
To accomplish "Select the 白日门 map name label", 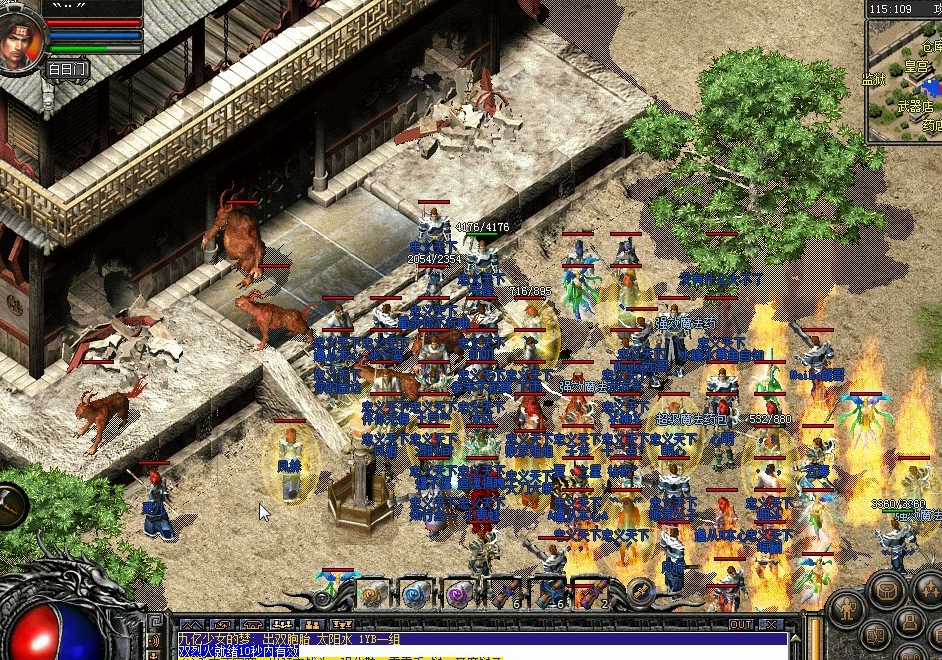I will click(x=67, y=70).
